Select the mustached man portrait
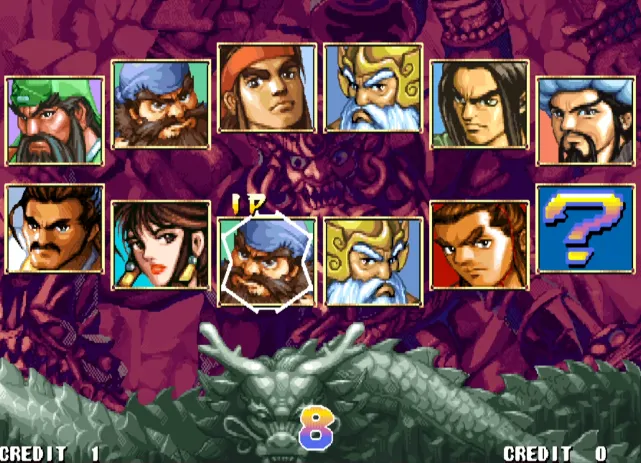641x463 pixels. 55,228
